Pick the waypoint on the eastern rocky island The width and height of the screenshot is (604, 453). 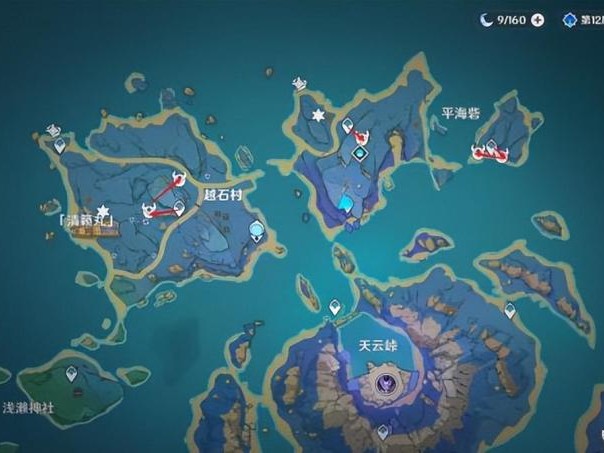coord(510,311)
